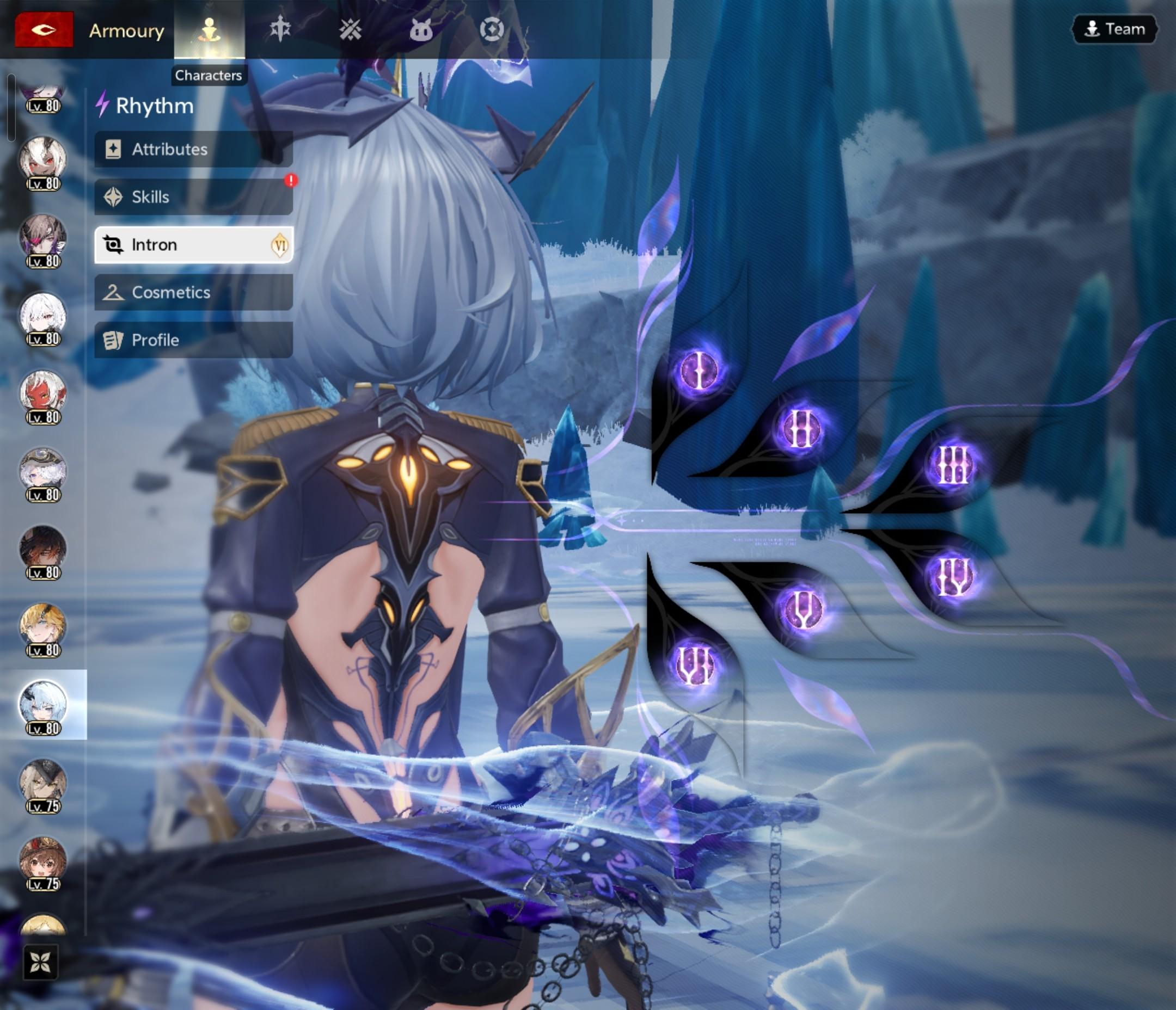
Task: Open the Cosmetics section
Action: [x=193, y=292]
